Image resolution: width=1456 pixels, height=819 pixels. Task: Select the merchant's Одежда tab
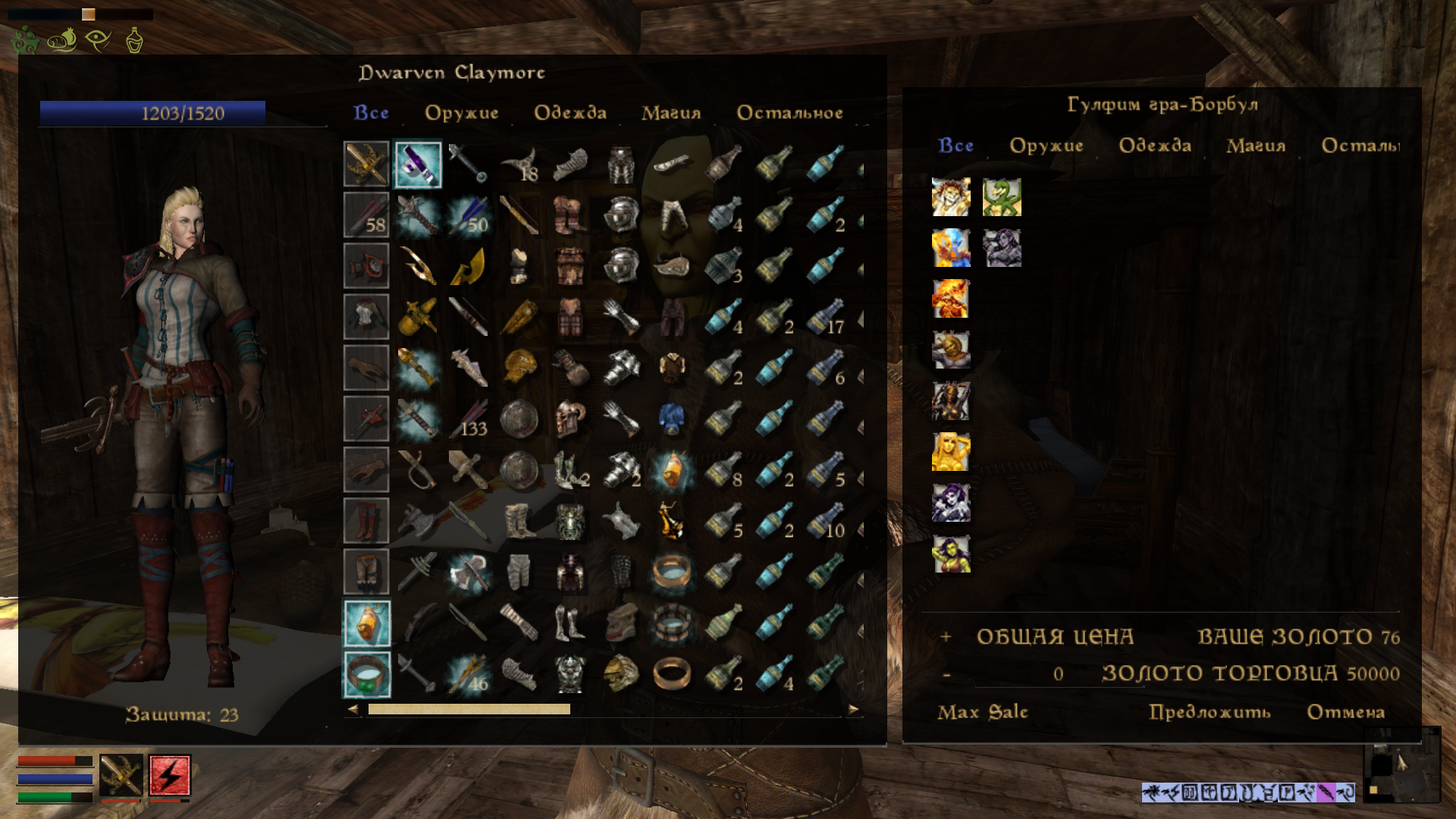[1155, 146]
